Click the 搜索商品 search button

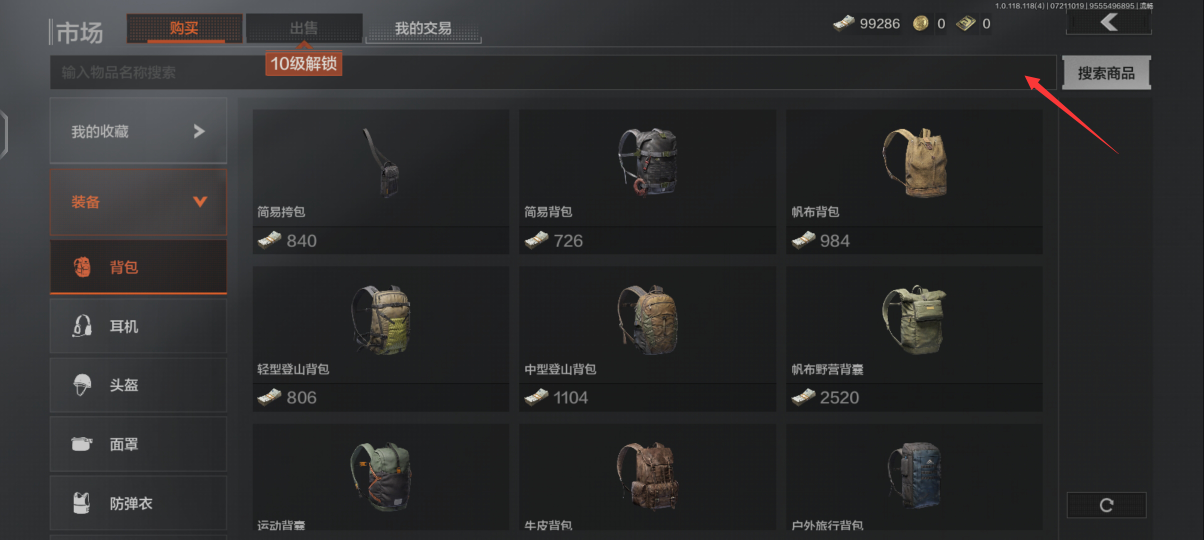pyautogui.click(x=1105, y=73)
